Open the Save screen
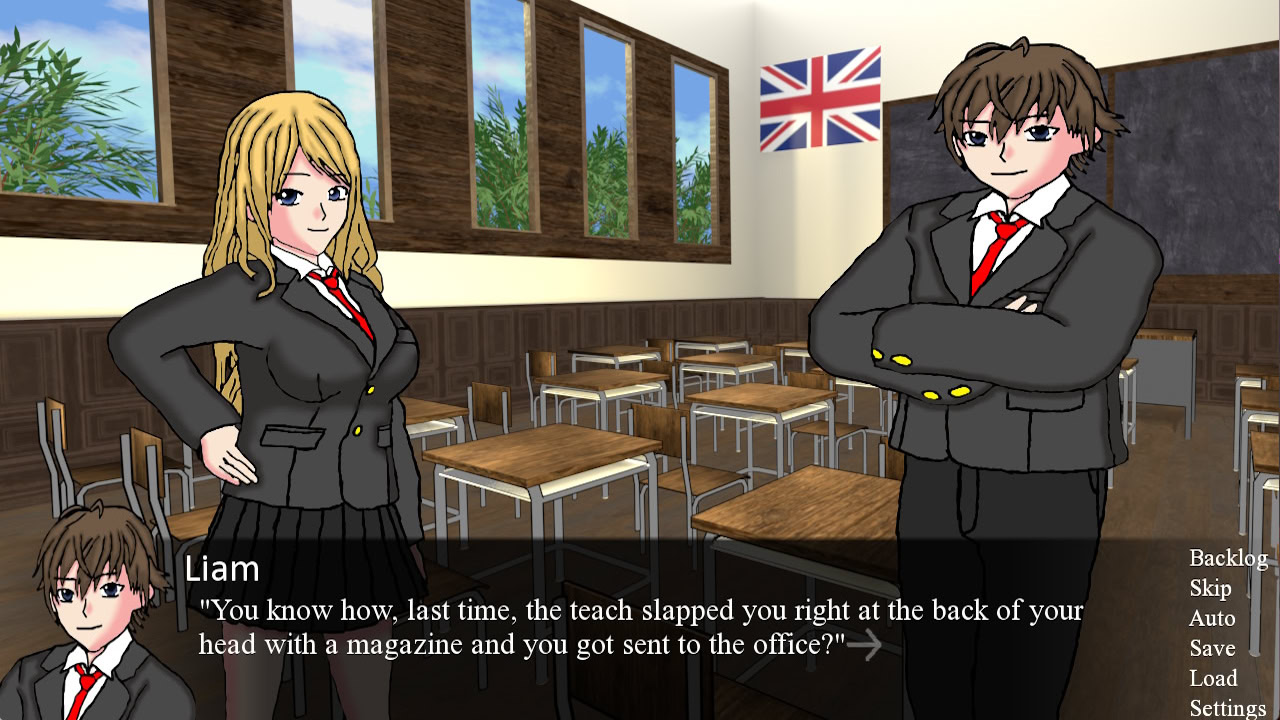Screen dimensions: 1280x720 (1213, 649)
